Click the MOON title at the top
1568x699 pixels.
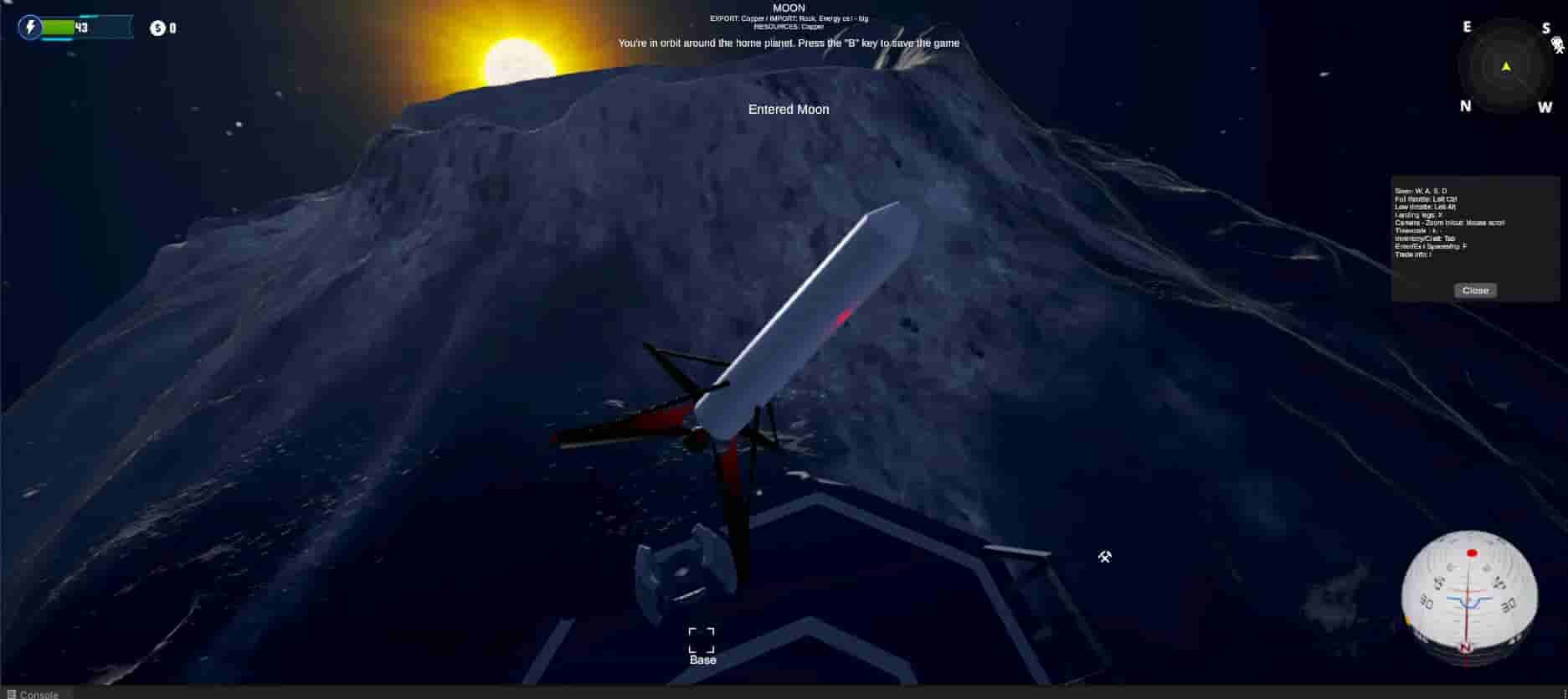point(788,8)
